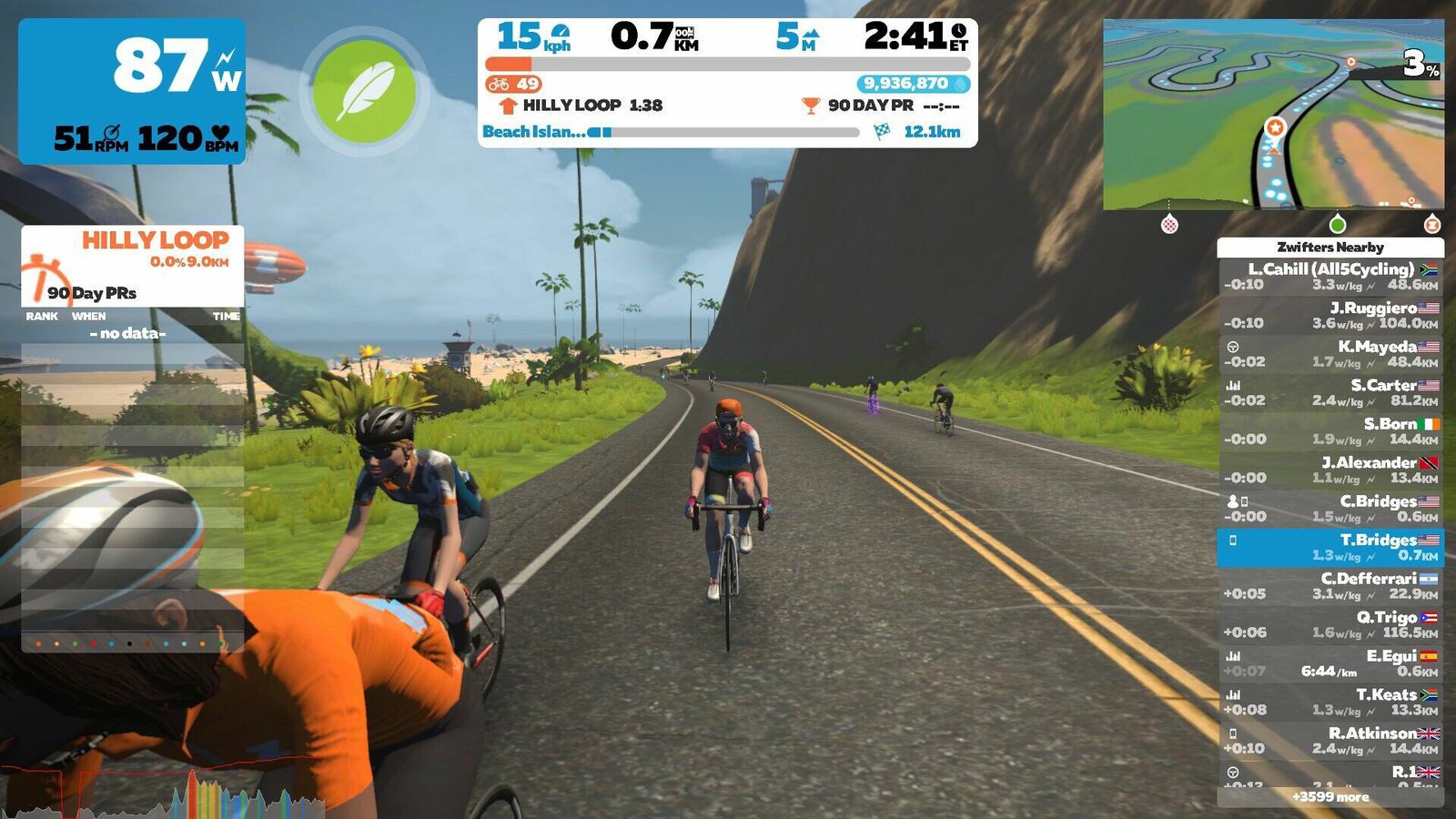Screen dimensions: 1456x819
Task: Select C.Bridges in nearby riders
Action: pos(1330,509)
